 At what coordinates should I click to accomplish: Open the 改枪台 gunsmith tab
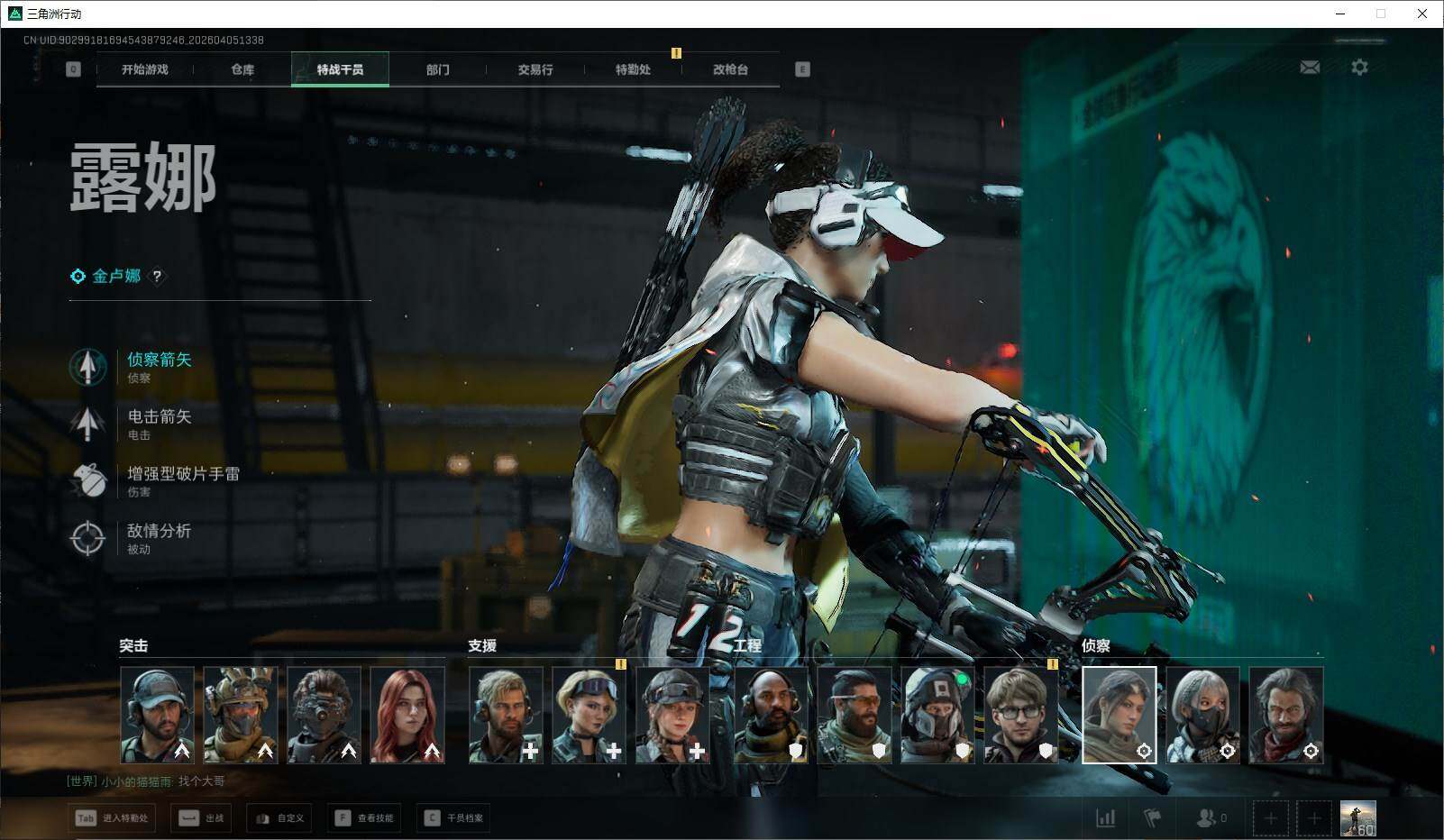[x=730, y=69]
